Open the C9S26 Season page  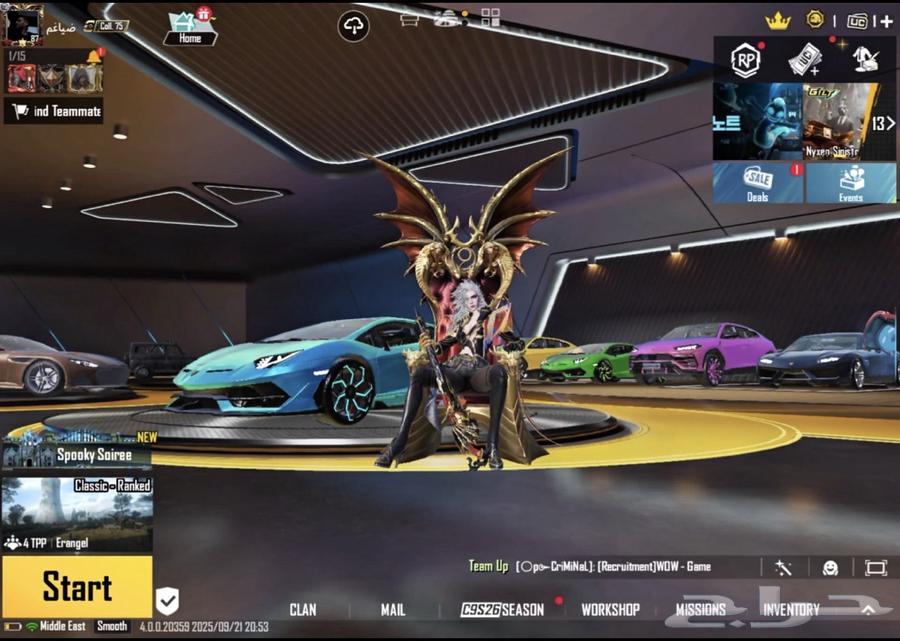coord(503,609)
